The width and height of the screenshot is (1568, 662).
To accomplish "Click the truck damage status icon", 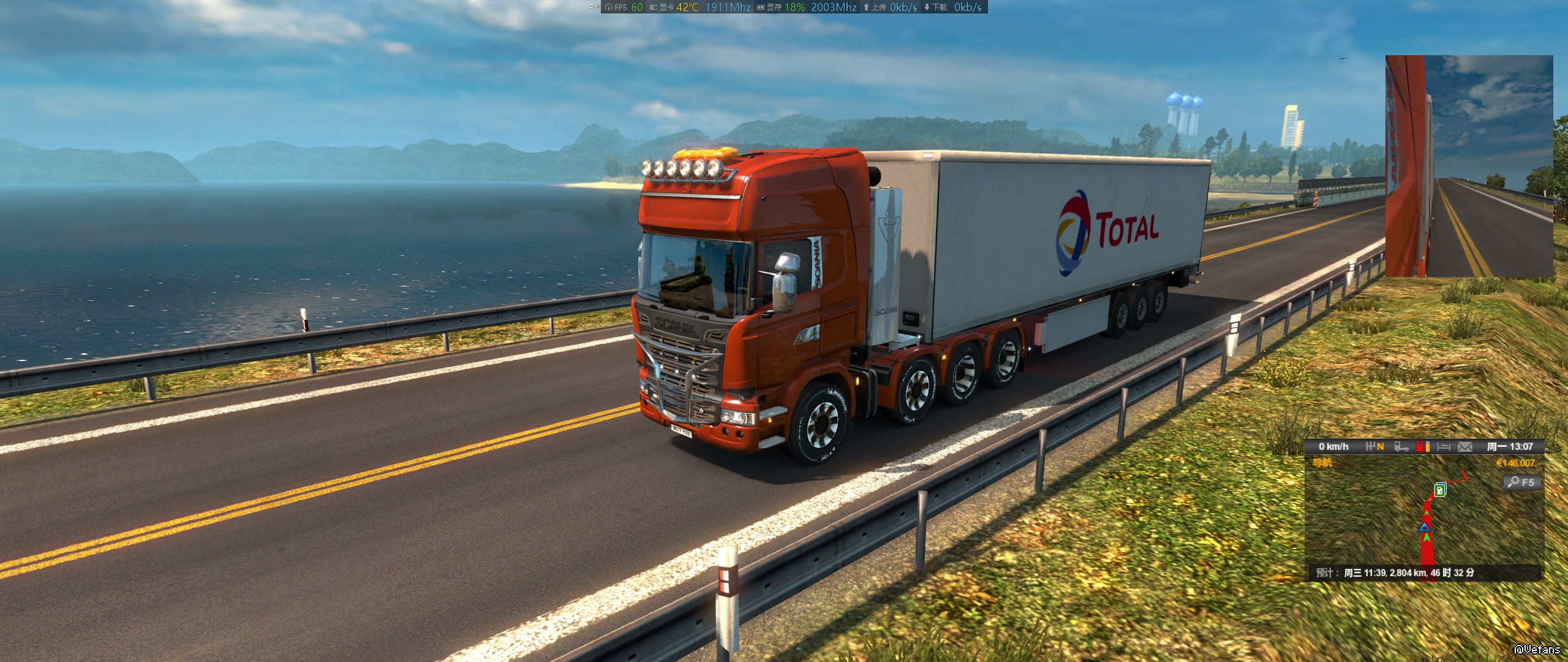I will pos(1401,447).
